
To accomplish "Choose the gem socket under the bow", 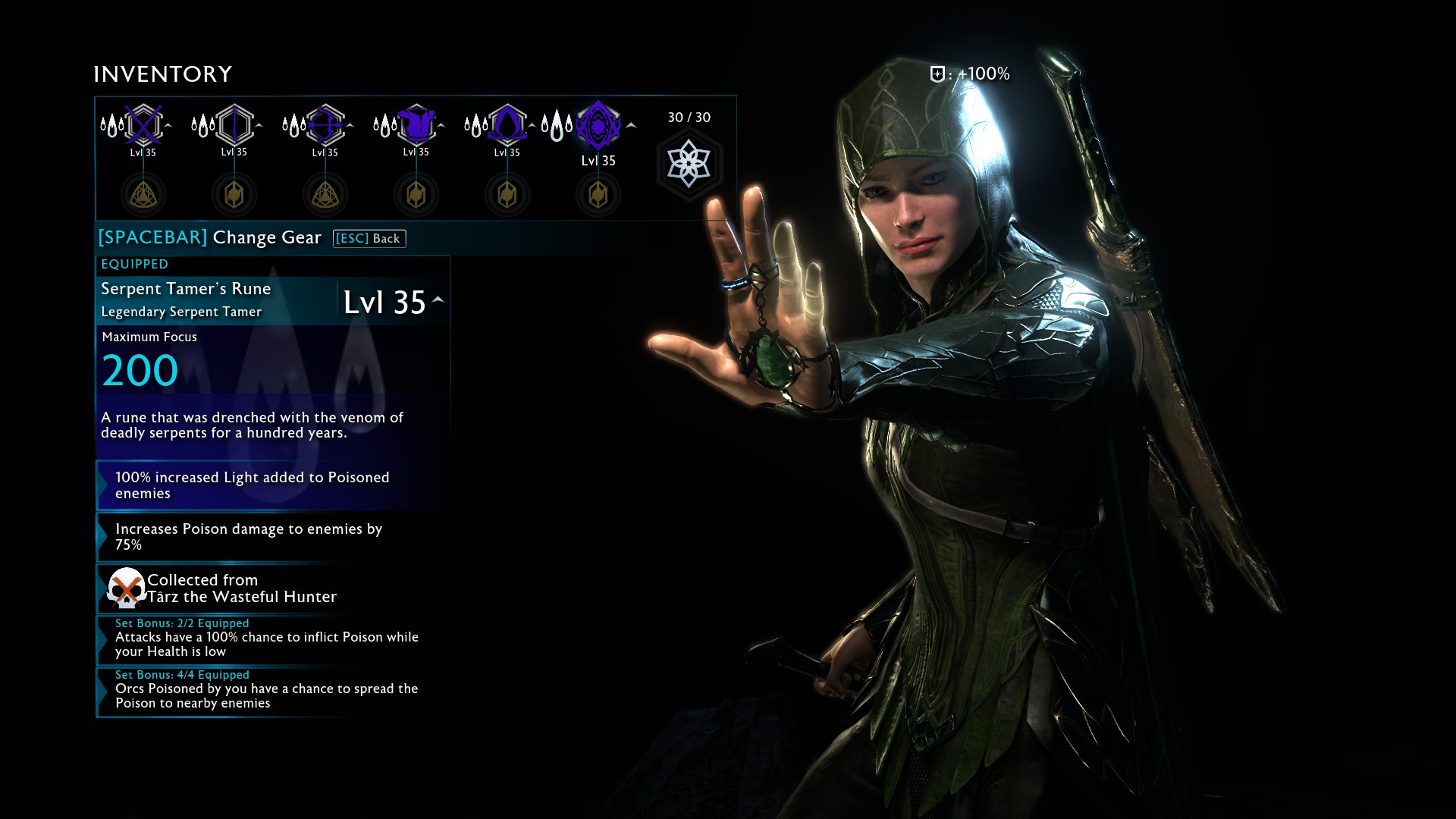I will [325, 195].
